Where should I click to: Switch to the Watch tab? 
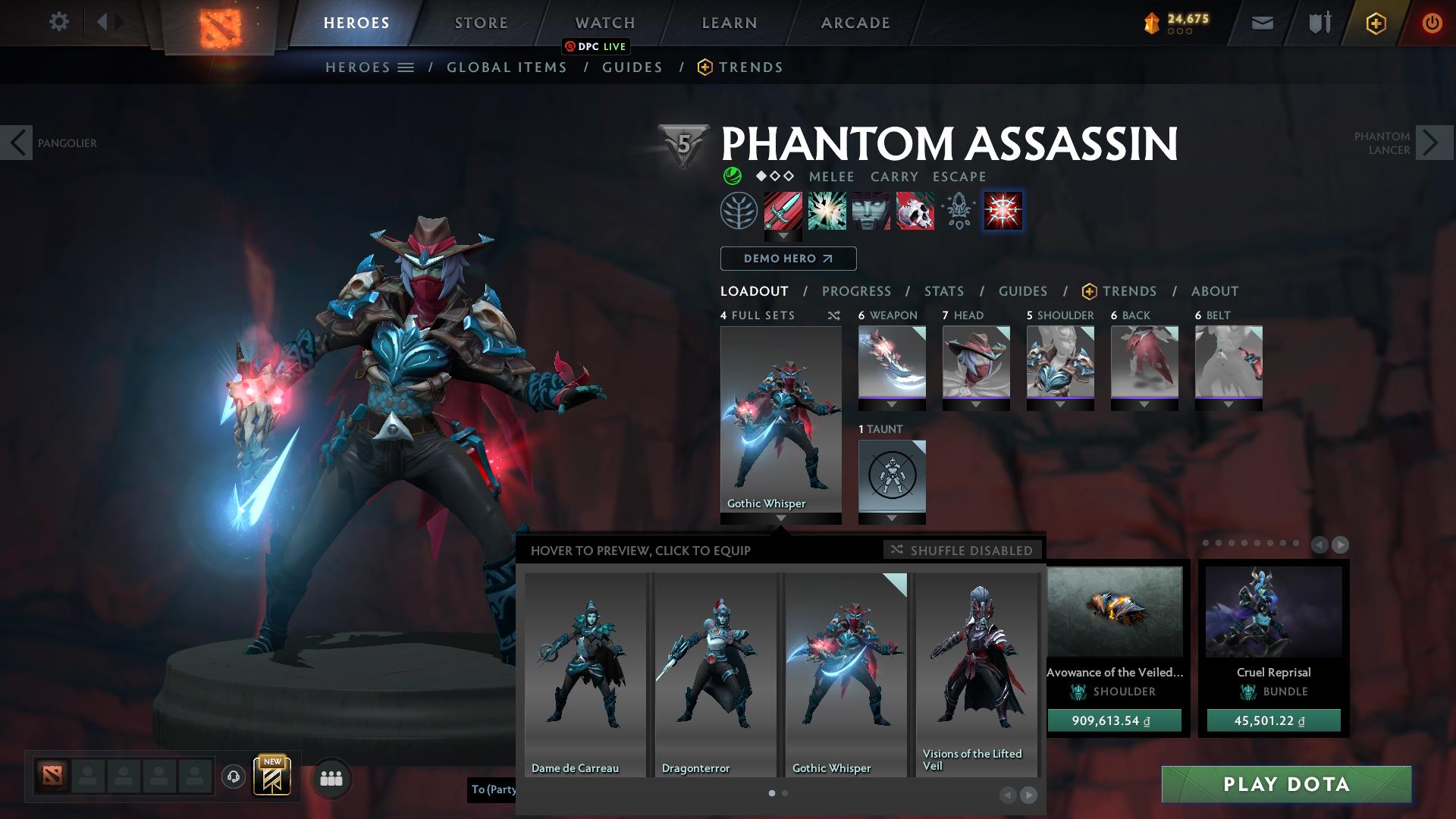(x=605, y=23)
